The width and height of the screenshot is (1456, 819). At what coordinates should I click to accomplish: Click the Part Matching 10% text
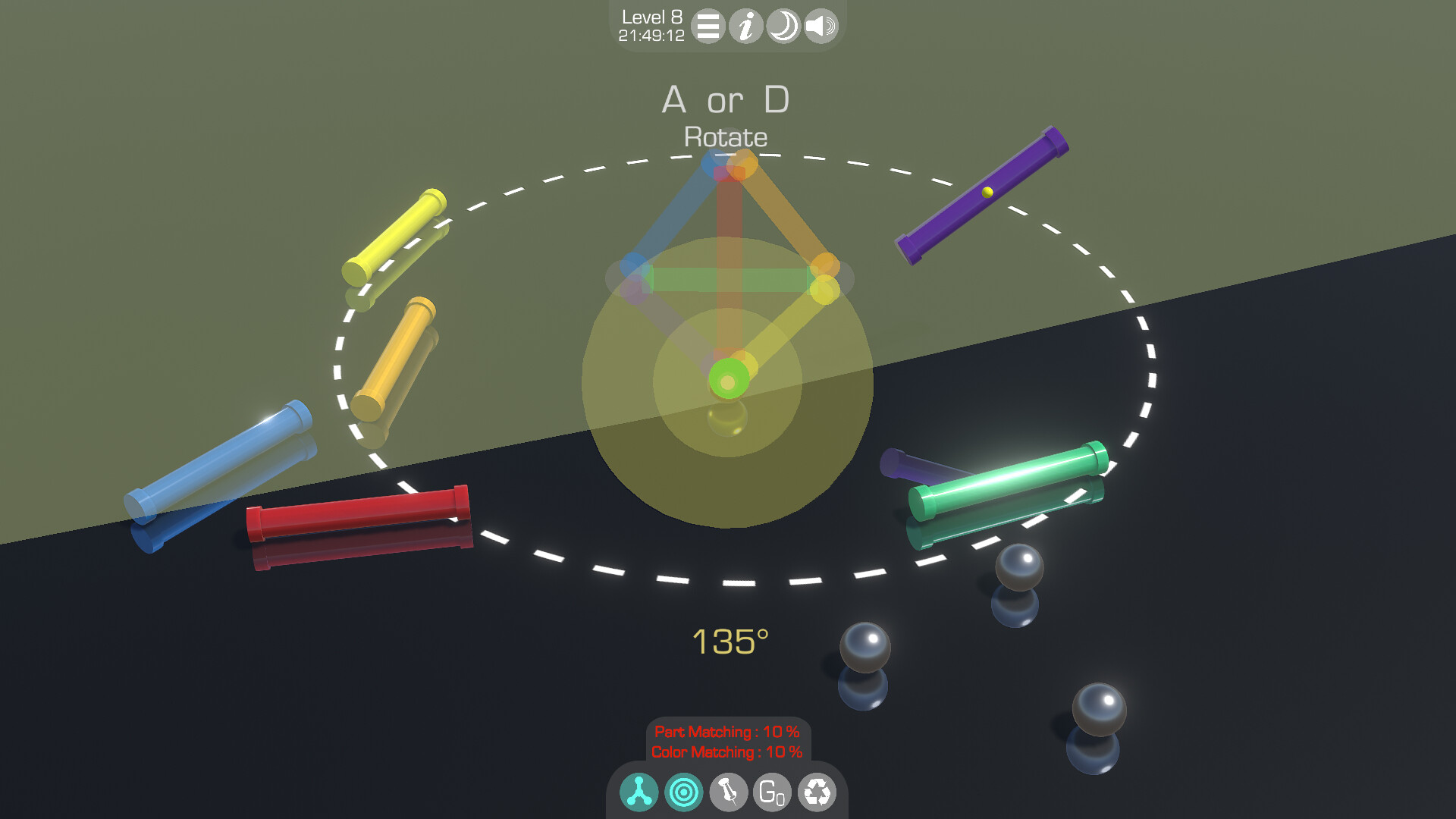tap(726, 732)
